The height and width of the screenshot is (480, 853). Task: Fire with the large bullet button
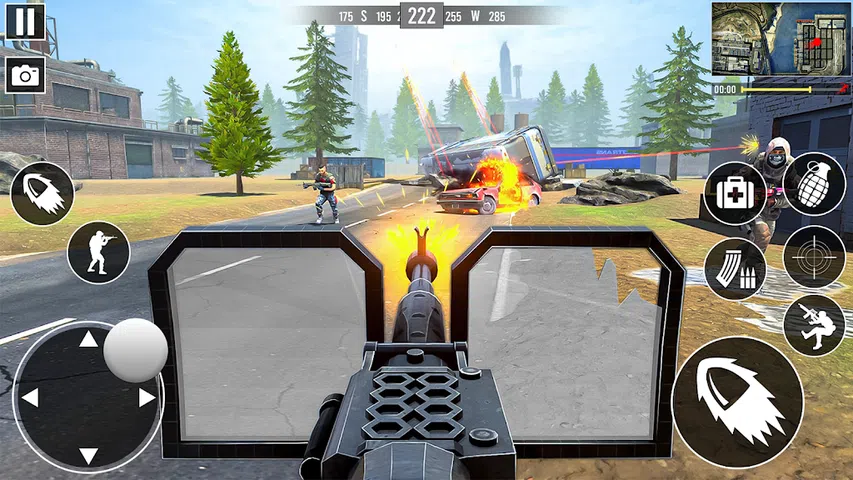pyautogui.click(x=737, y=402)
